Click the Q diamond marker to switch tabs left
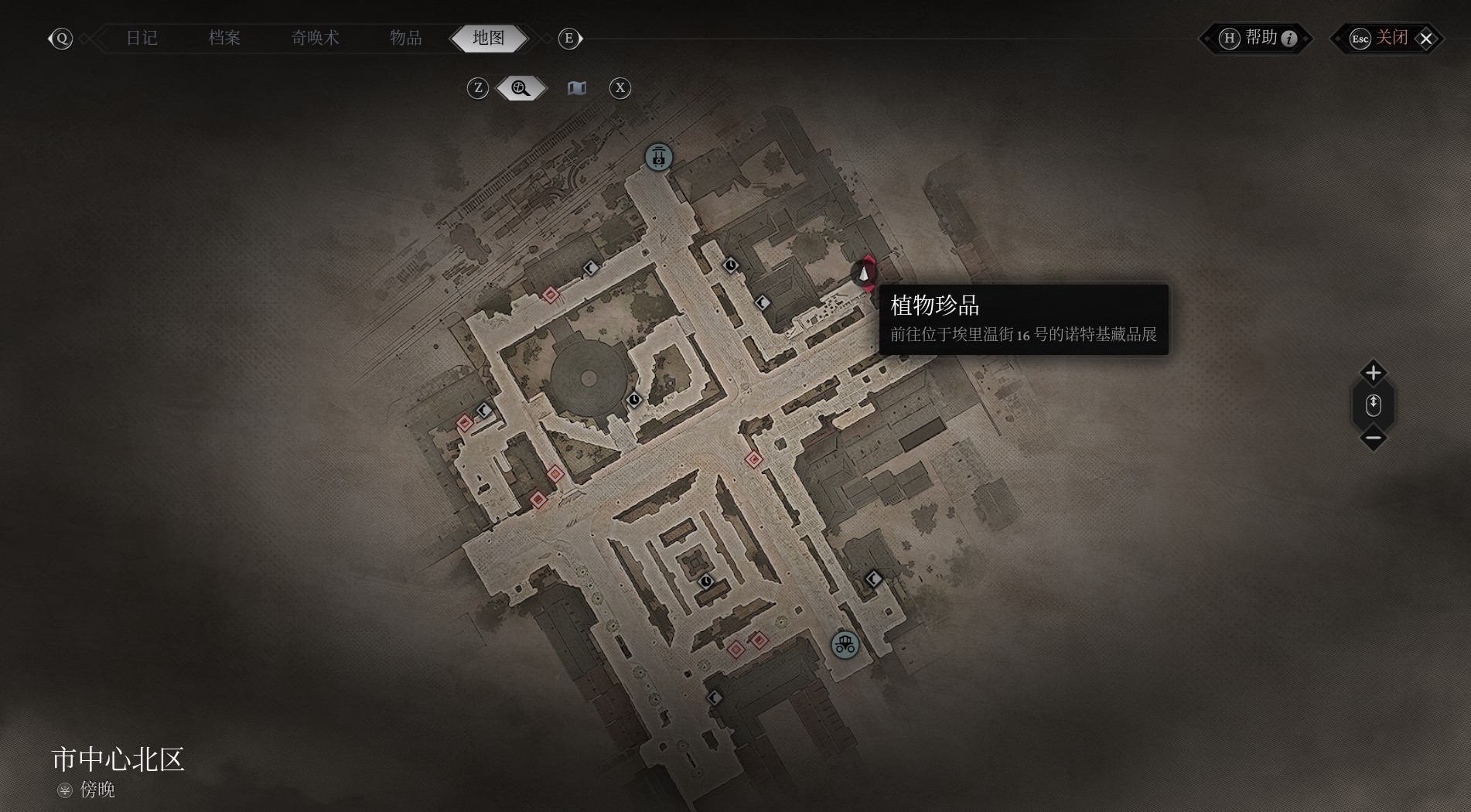 (61, 38)
